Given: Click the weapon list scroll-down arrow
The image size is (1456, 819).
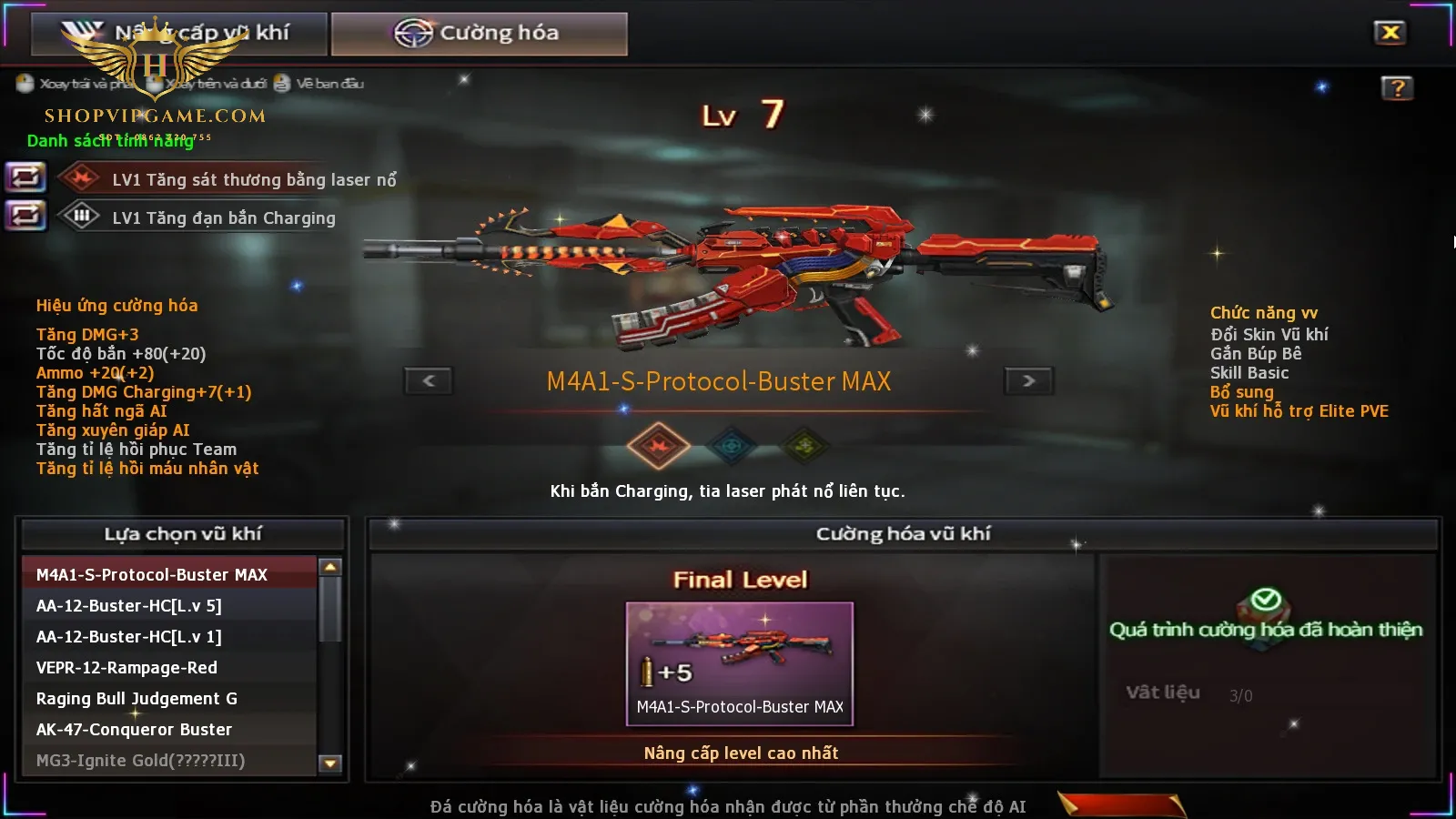Looking at the screenshot, I should pyautogui.click(x=330, y=763).
